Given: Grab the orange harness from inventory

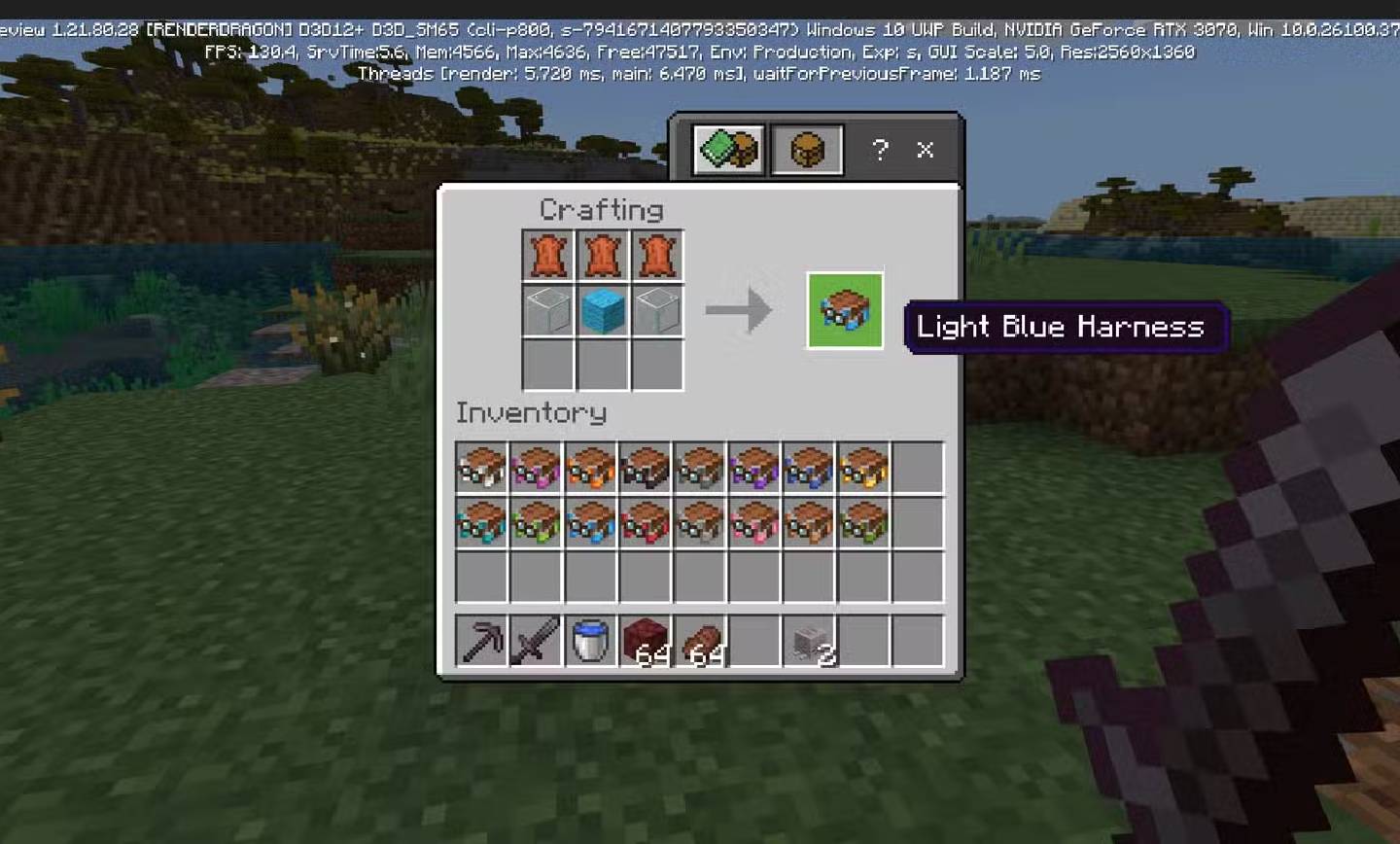Looking at the screenshot, I should pos(591,468).
